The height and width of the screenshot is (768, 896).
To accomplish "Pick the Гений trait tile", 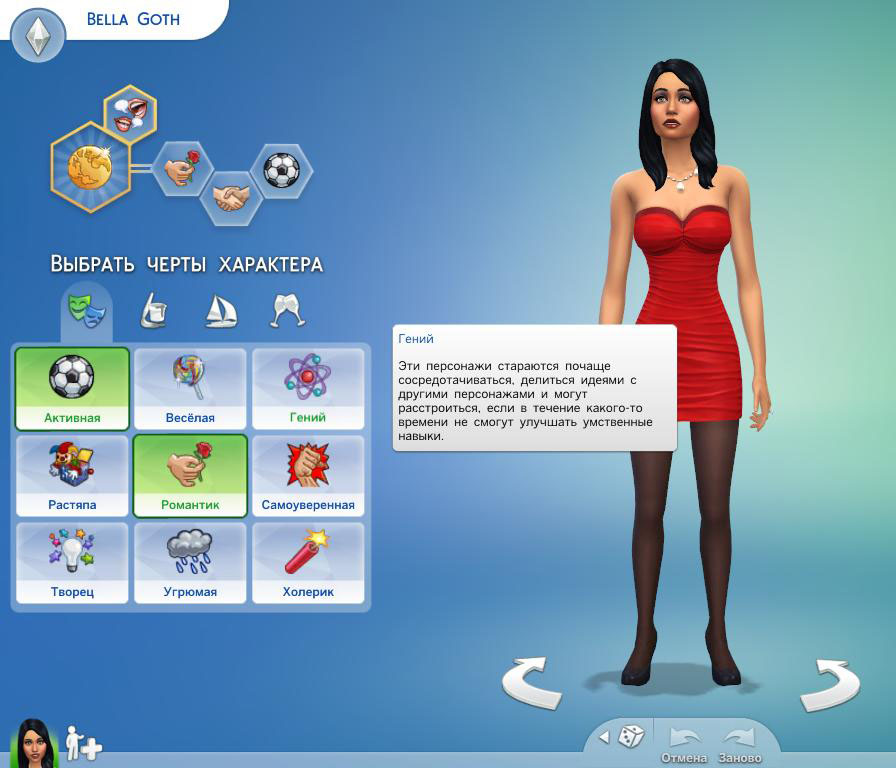I will pyautogui.click(x=308, y=388).
